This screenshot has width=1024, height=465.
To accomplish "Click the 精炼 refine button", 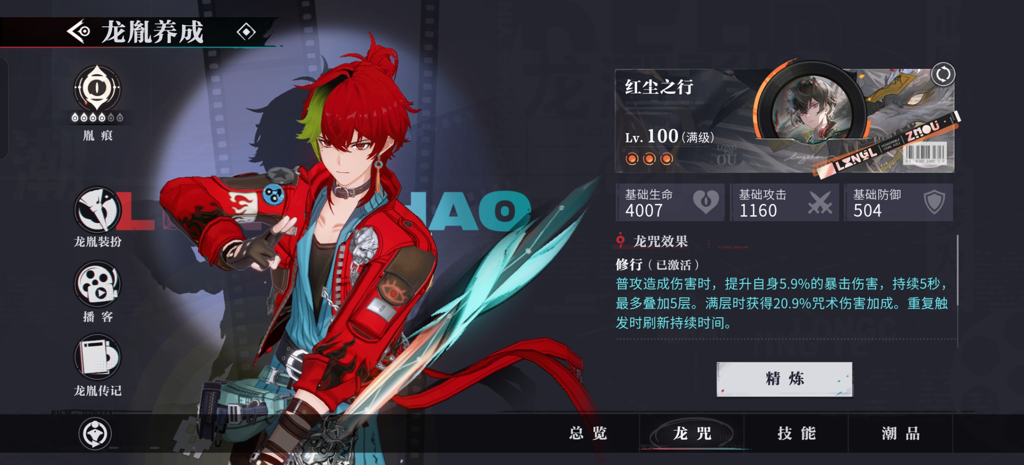I will (x=784, y=379).
